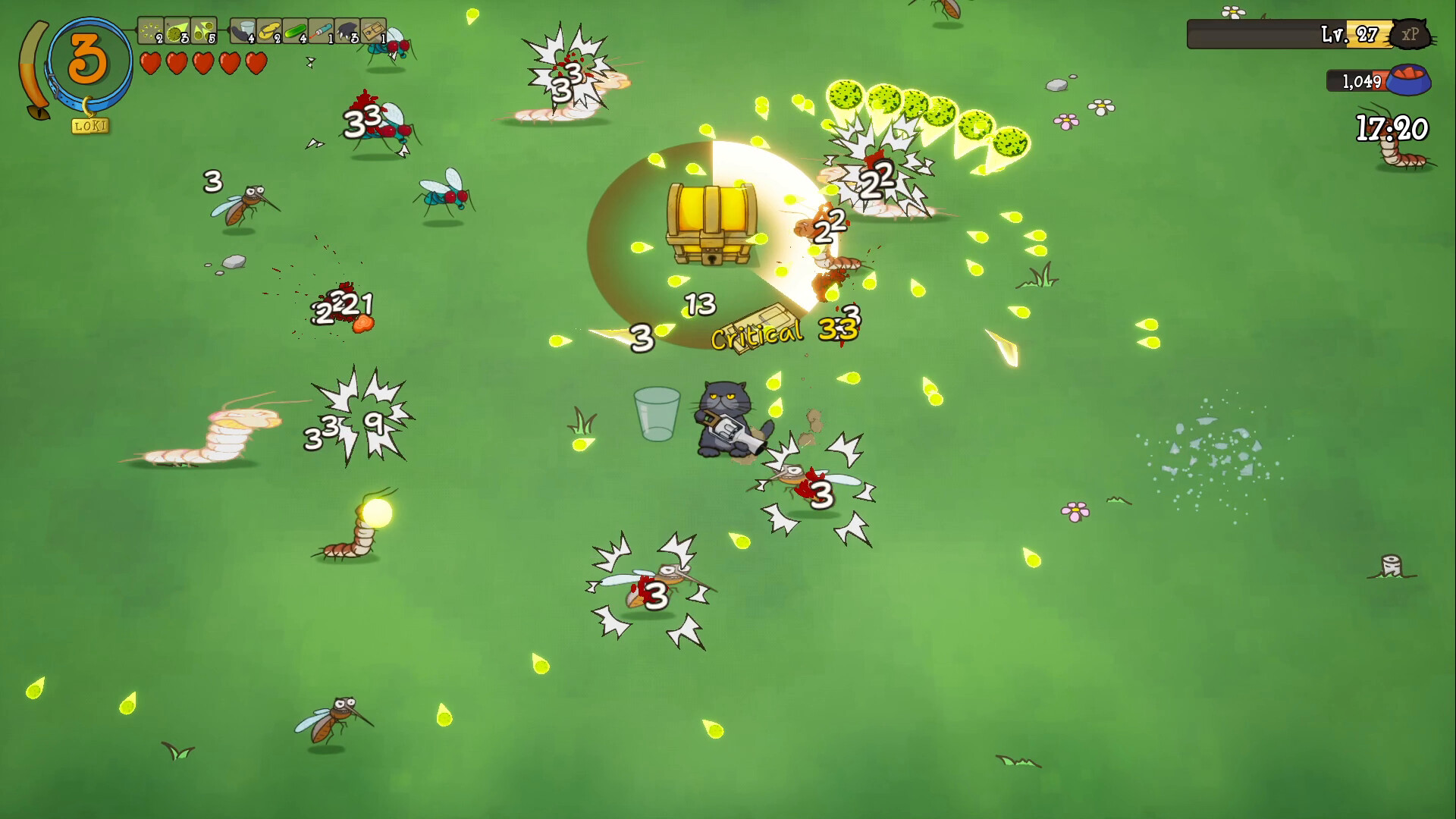Click the 17:20 match timer
The image size is (1456, 819).
(1391, 127)
